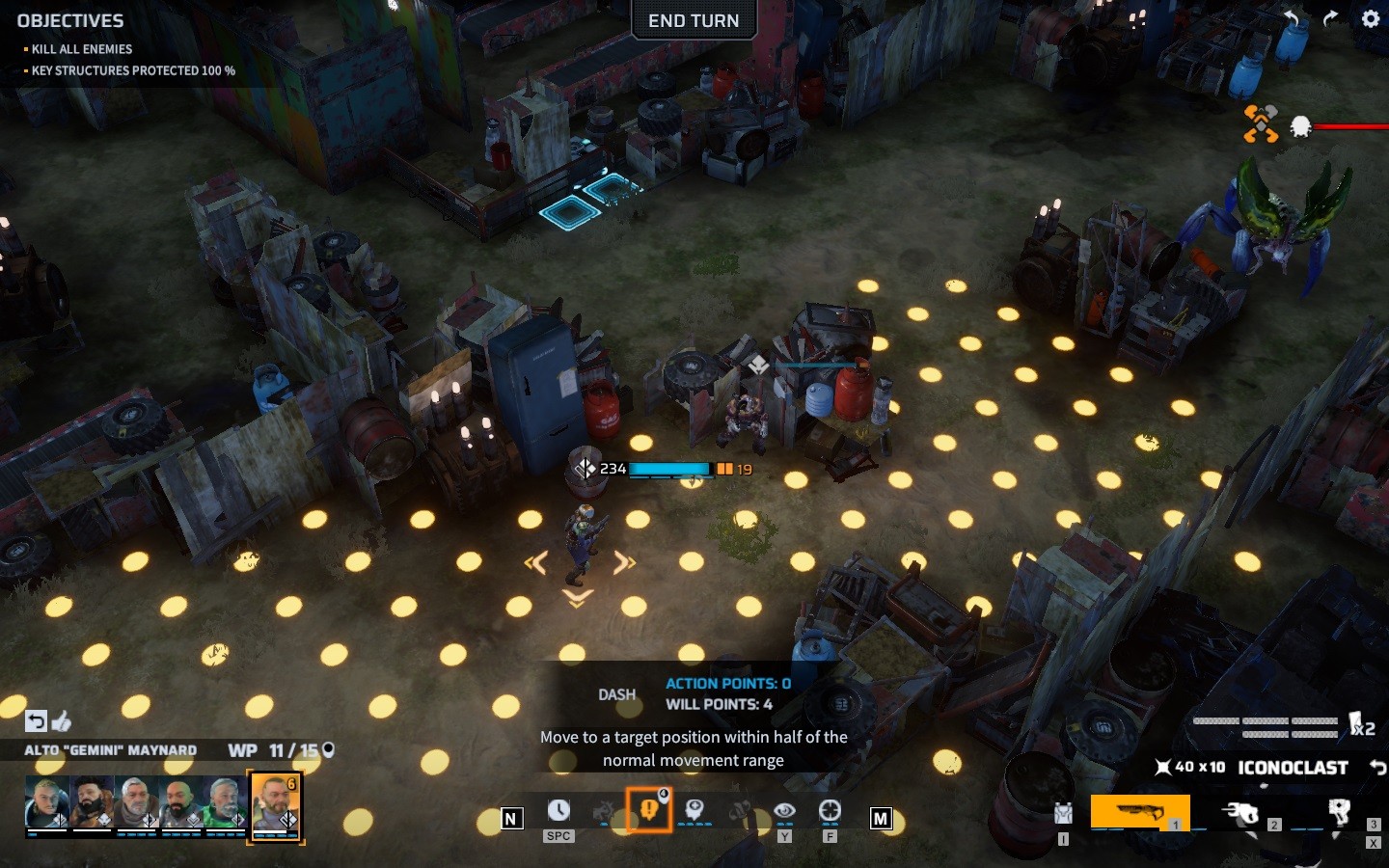The image size is (1389, 868).
Task: Activate the head-with-plus ability icon
Action: pos(694,810)
